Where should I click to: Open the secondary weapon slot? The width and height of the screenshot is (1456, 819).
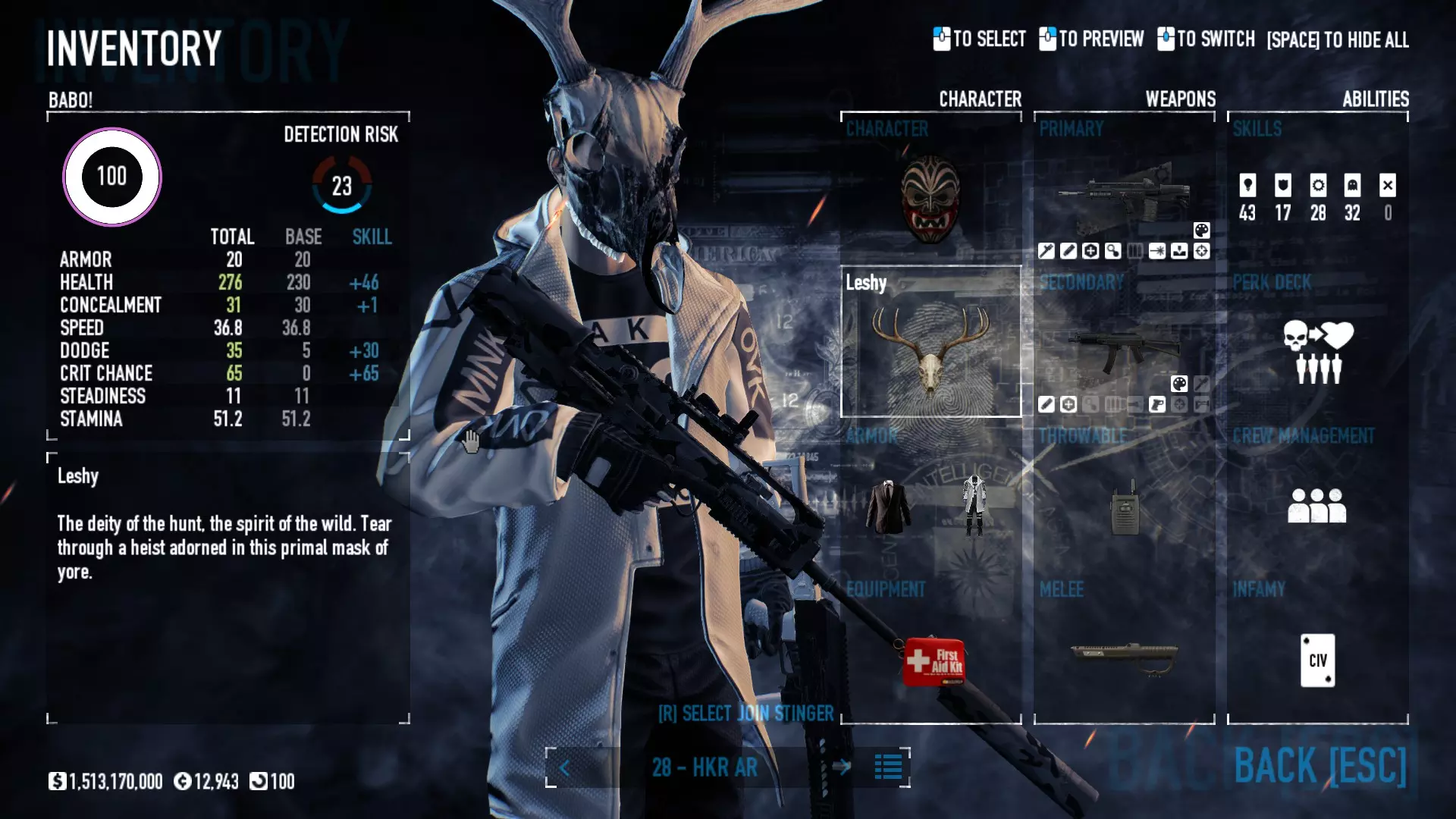point(1124,350)
